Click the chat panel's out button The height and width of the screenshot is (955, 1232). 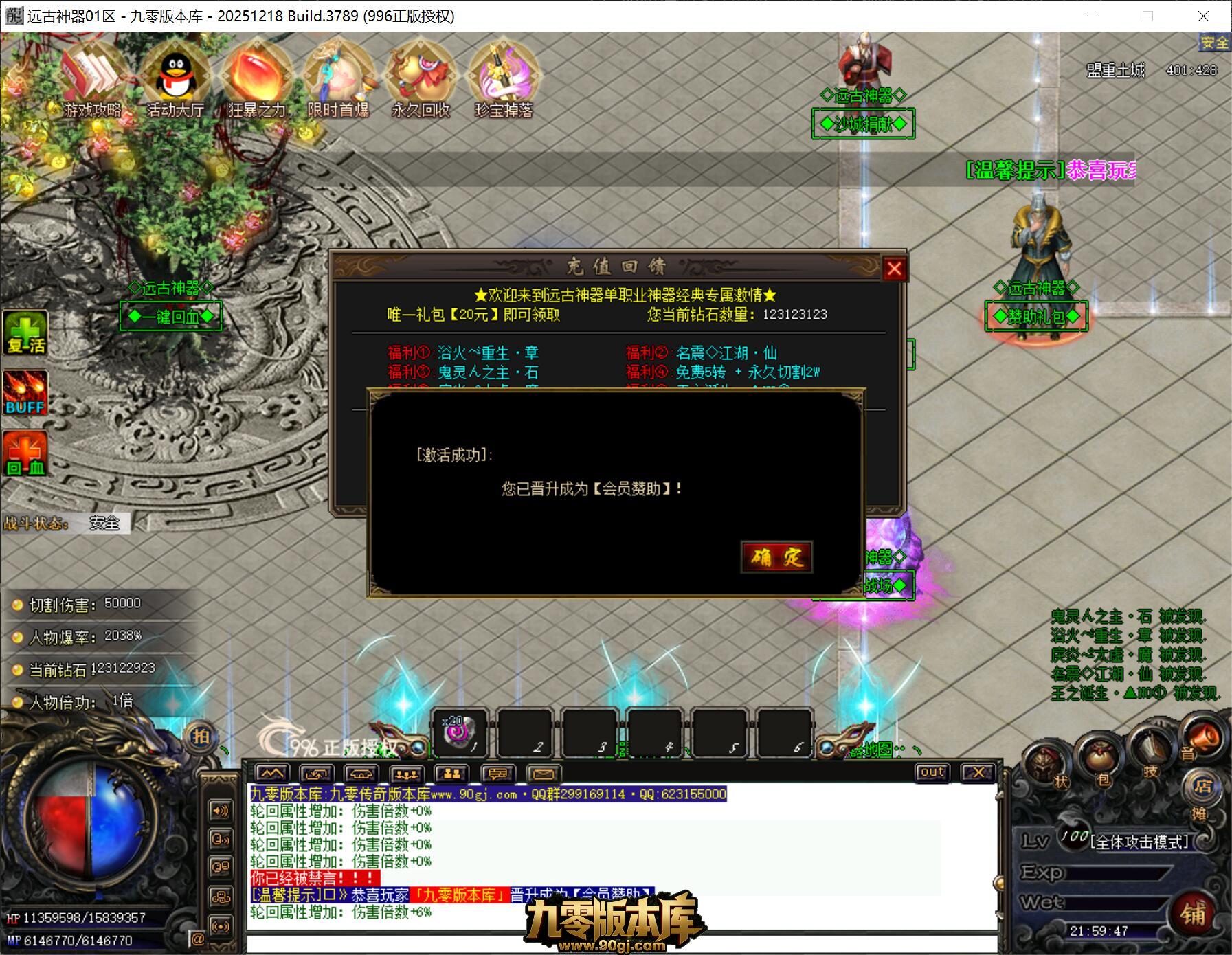(x=932, y=772)
